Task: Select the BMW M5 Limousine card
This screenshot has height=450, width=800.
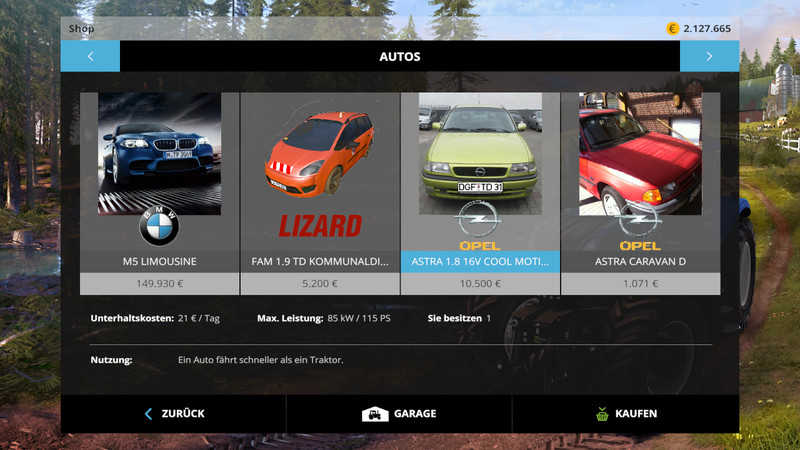Action: [159, 185]
